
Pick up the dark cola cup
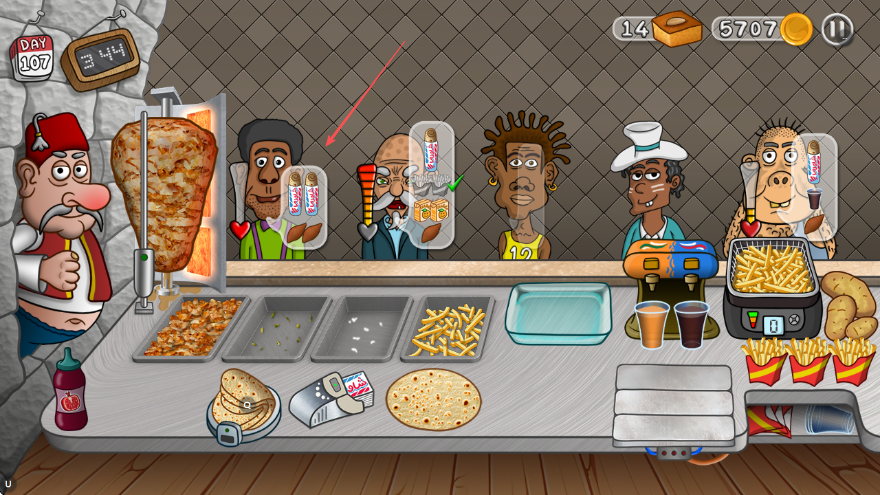coord(691,323)
